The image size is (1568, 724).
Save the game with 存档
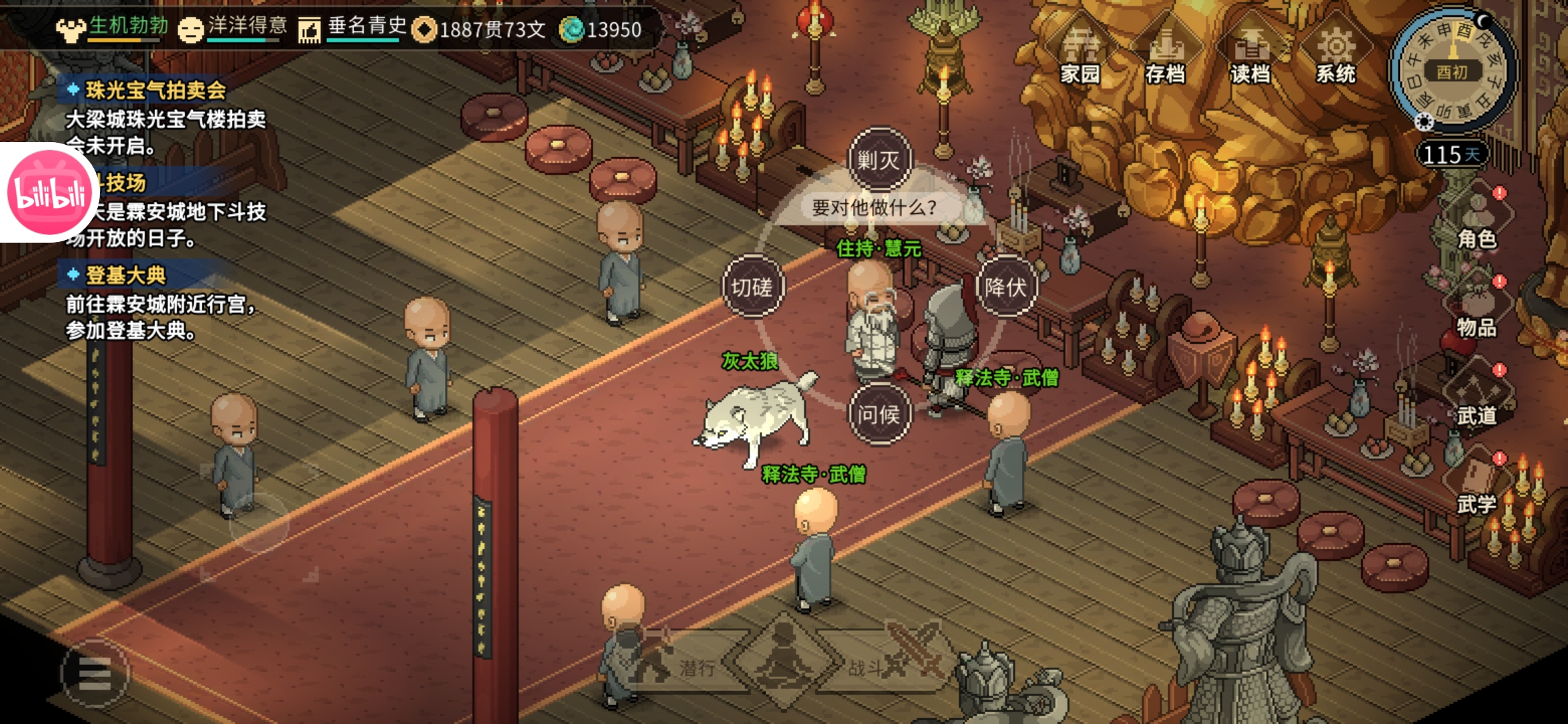[x=1165, y=58]
